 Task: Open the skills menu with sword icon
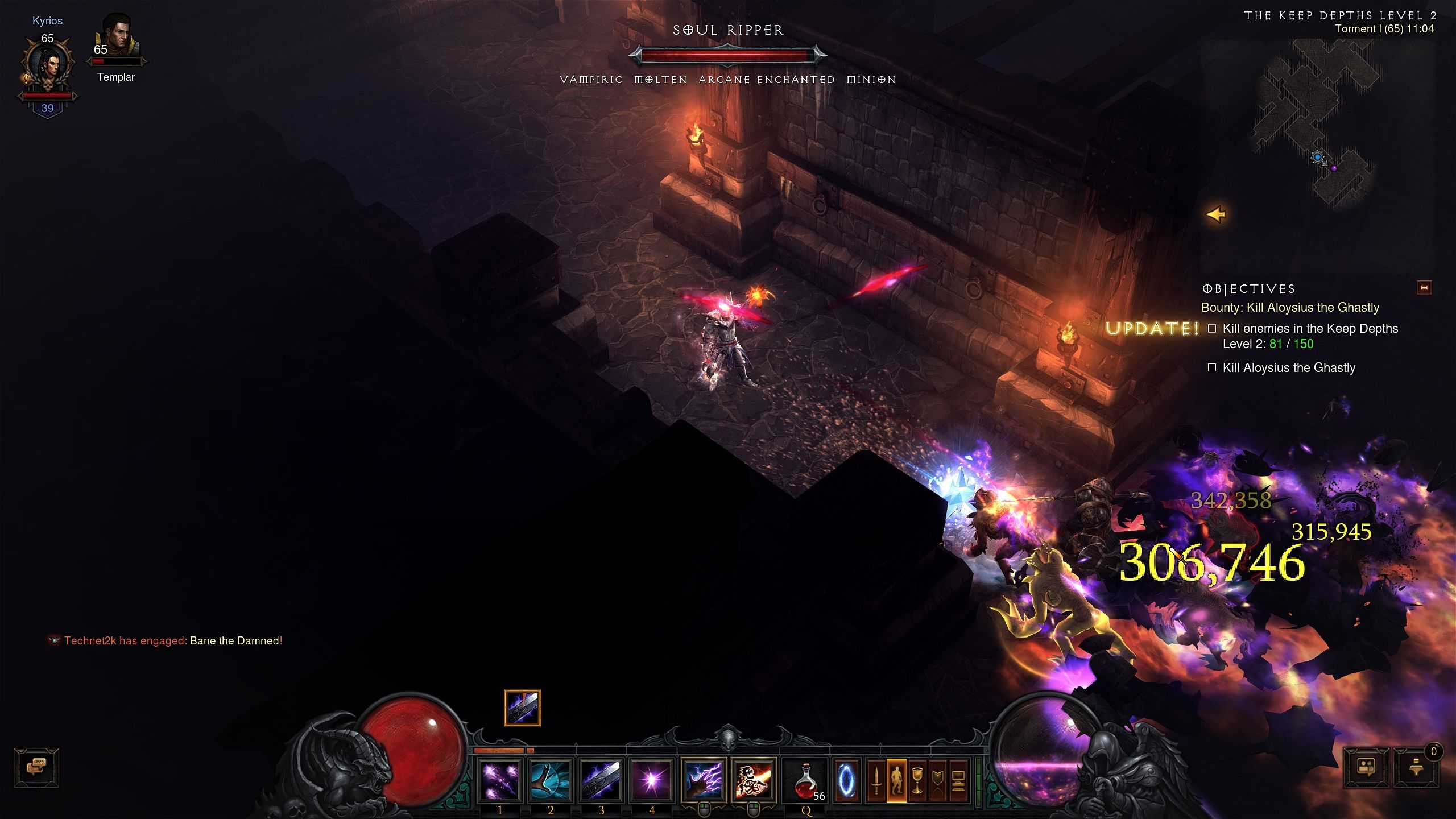point(876,780)
